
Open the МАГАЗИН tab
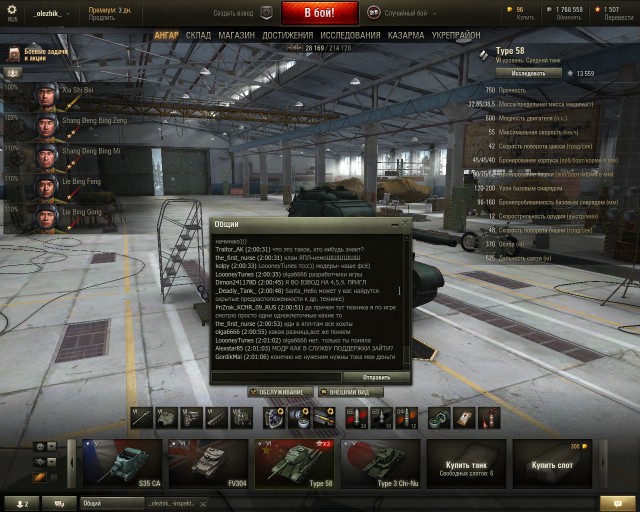236,35
